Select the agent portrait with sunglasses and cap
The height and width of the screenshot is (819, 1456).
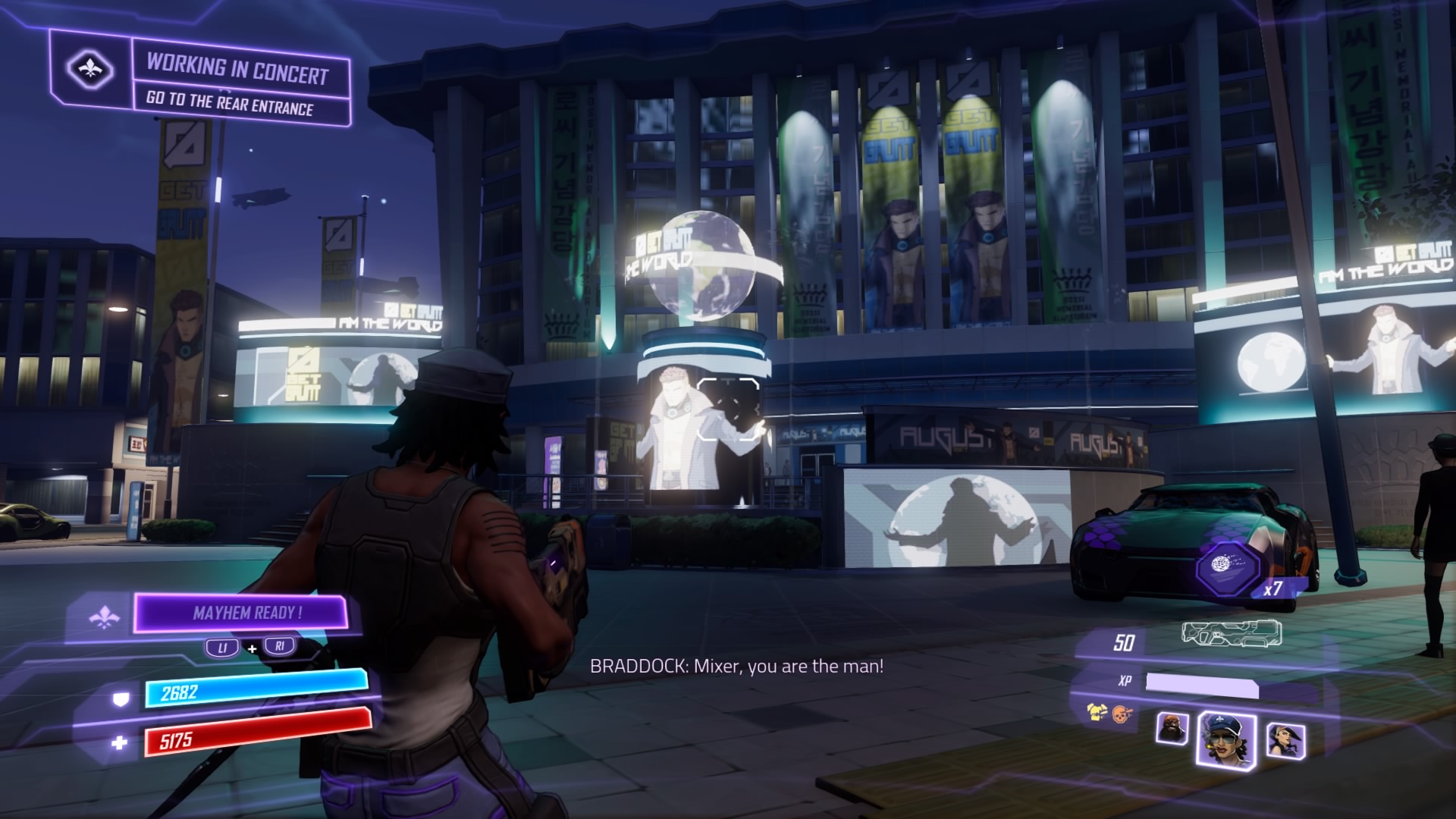tap(1225, 736)
